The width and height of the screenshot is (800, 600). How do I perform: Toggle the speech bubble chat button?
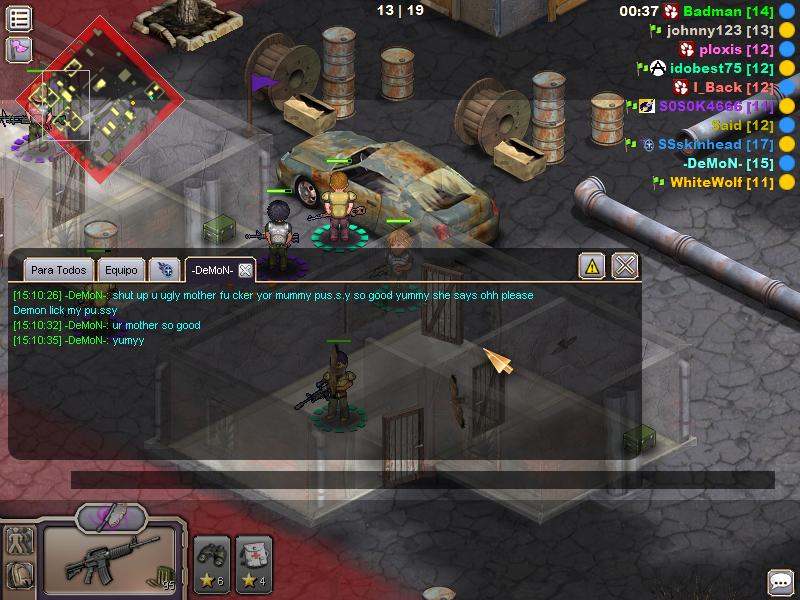coord(780,582)
